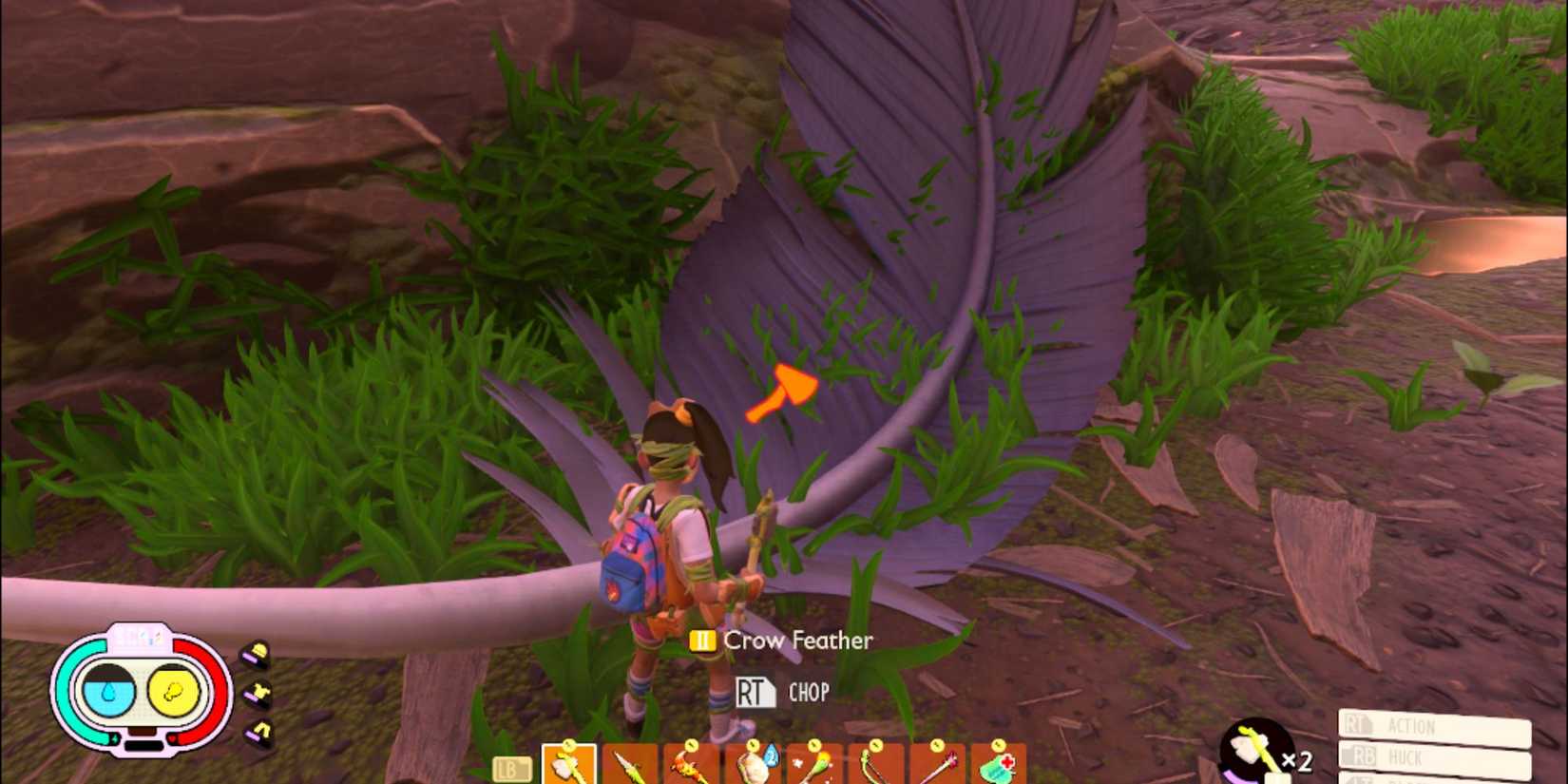Select the torch in the hotbar

pos(690,765)
